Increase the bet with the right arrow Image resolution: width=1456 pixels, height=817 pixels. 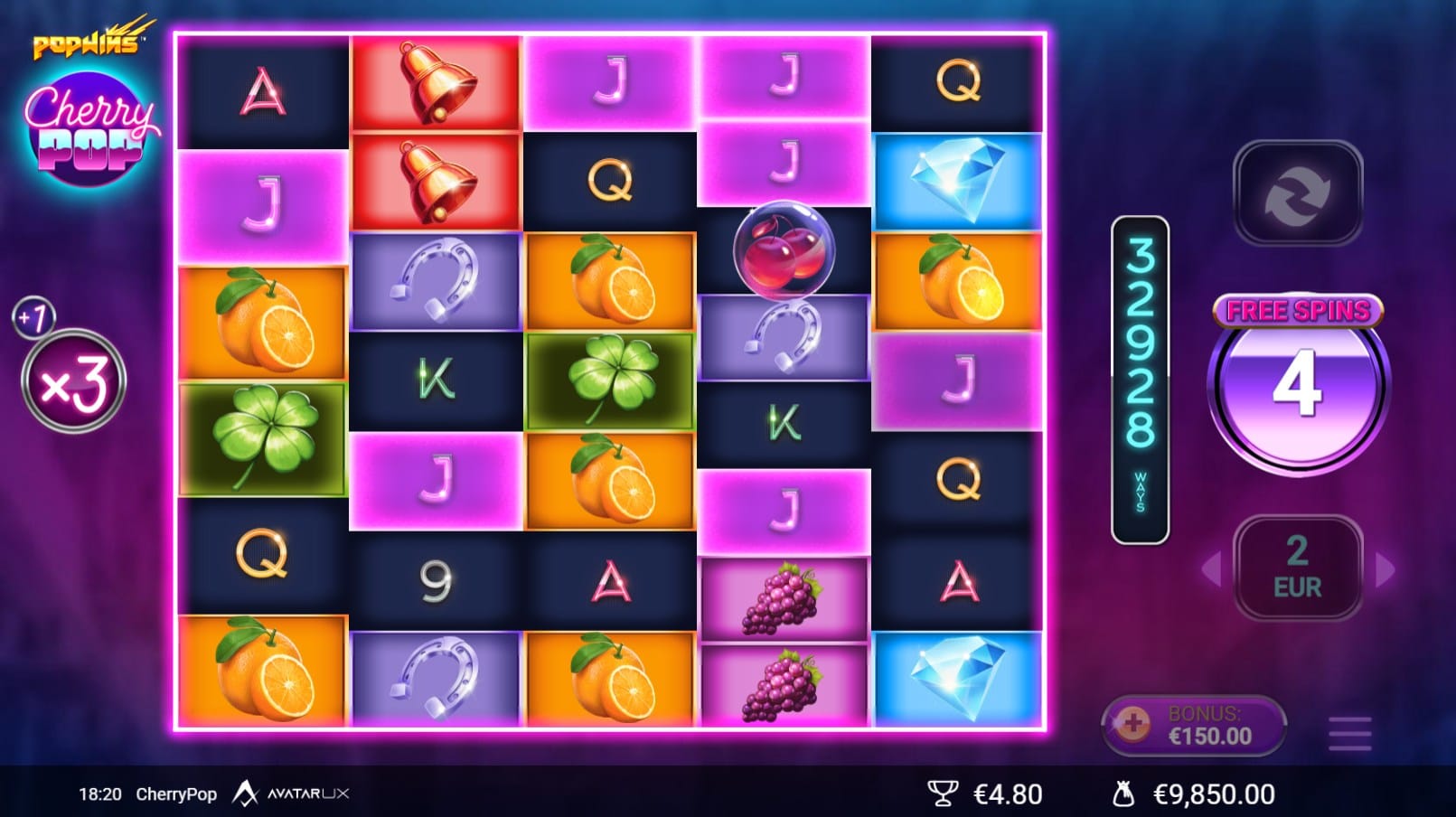point(1384,569)
